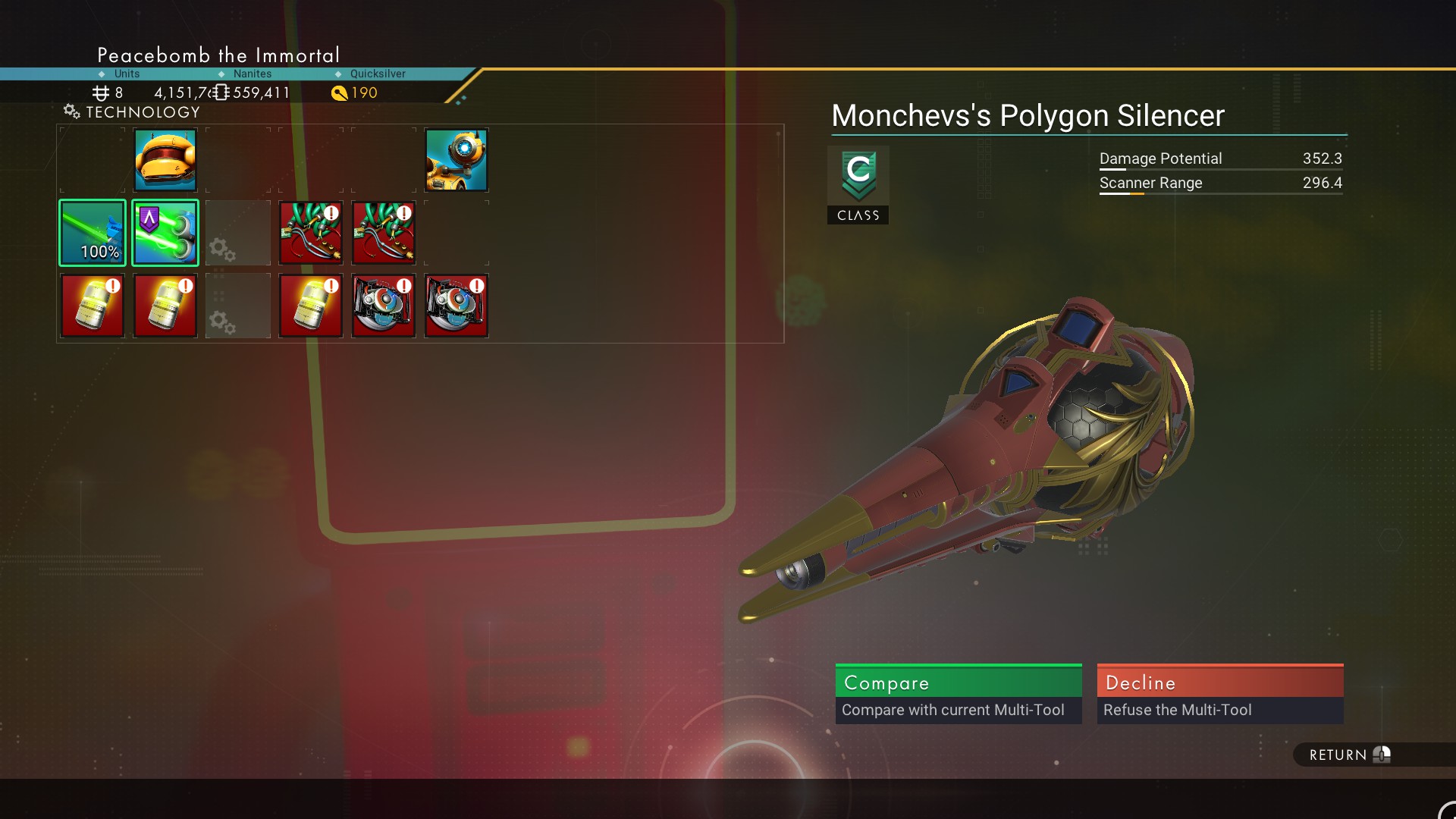Compare with current Multi-Tool
Screen dimensions: 1456x819
coord(958,693)
